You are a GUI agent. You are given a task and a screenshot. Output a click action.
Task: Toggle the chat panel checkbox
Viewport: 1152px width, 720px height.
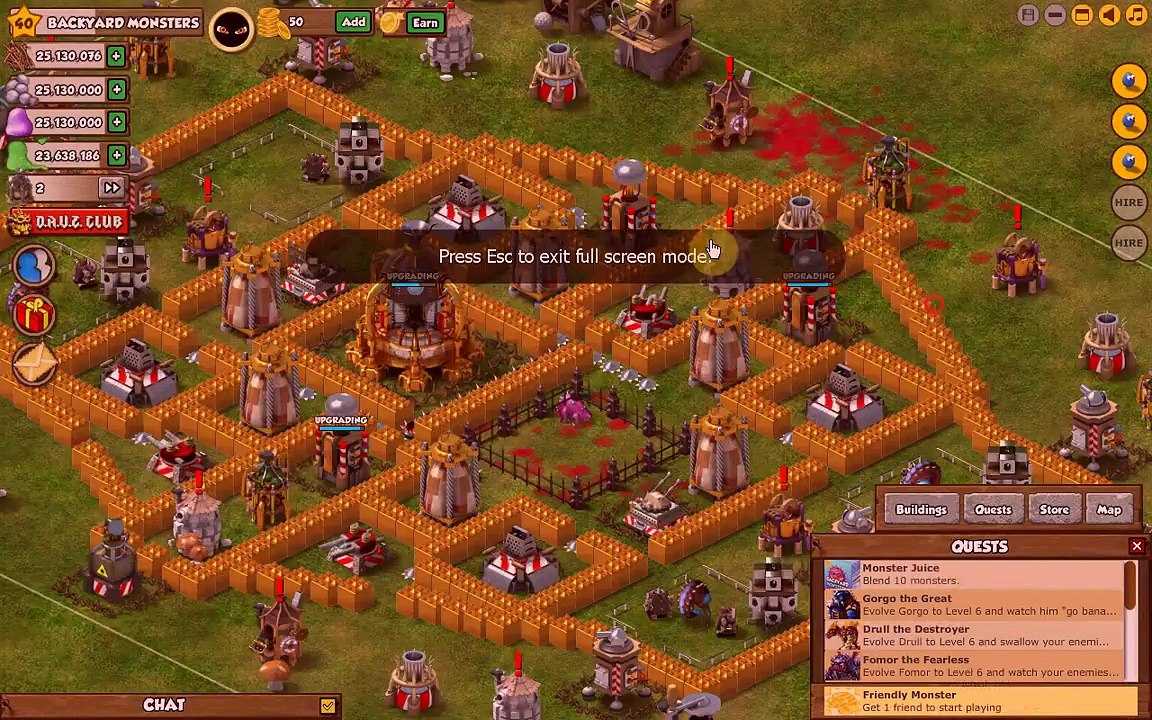click(327, 706)
